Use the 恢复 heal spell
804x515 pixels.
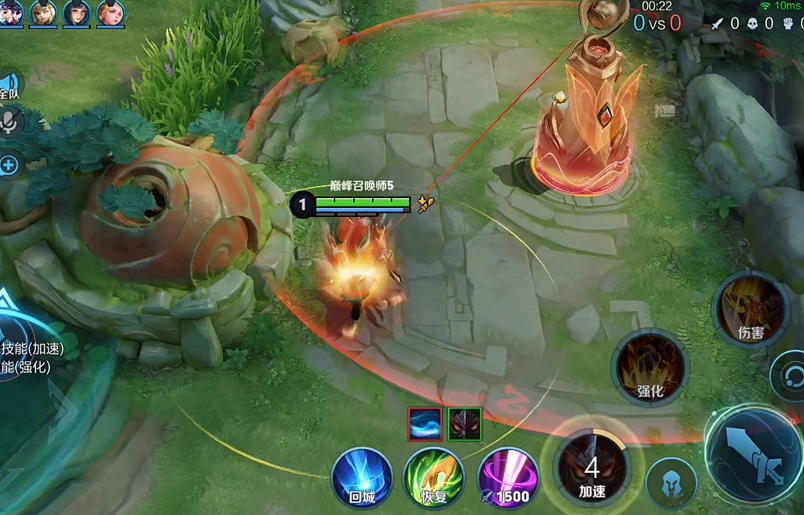pyautogui.click(x=433, y=476)
